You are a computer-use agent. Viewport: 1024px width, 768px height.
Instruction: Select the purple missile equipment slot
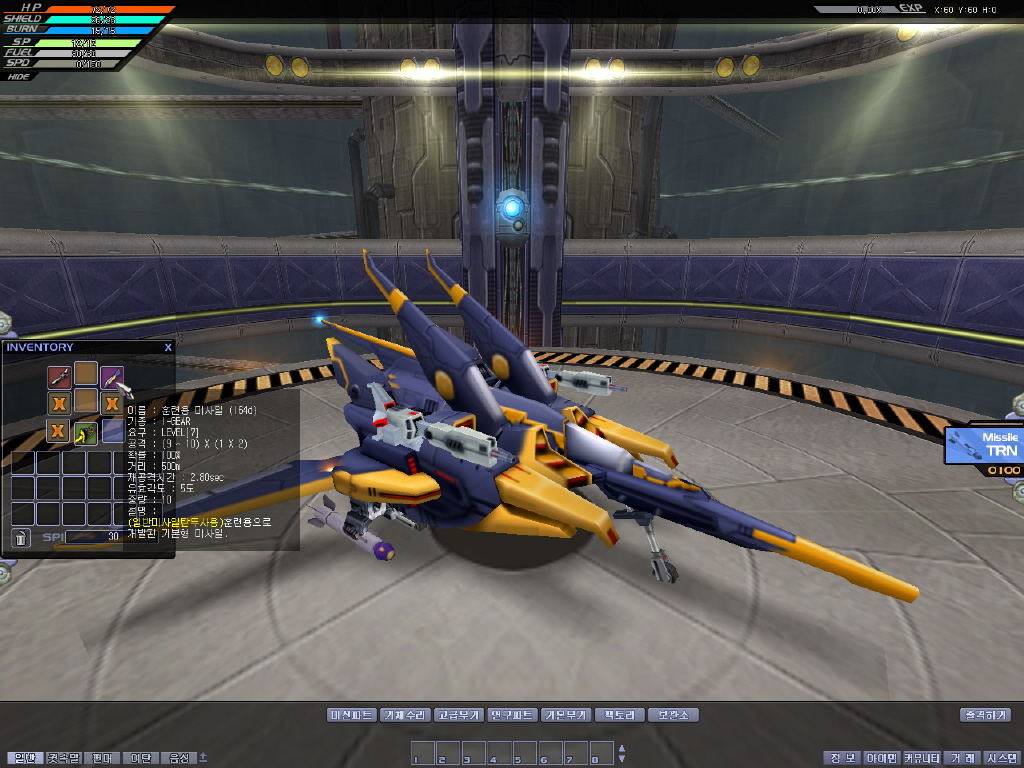tap(112, 378)
